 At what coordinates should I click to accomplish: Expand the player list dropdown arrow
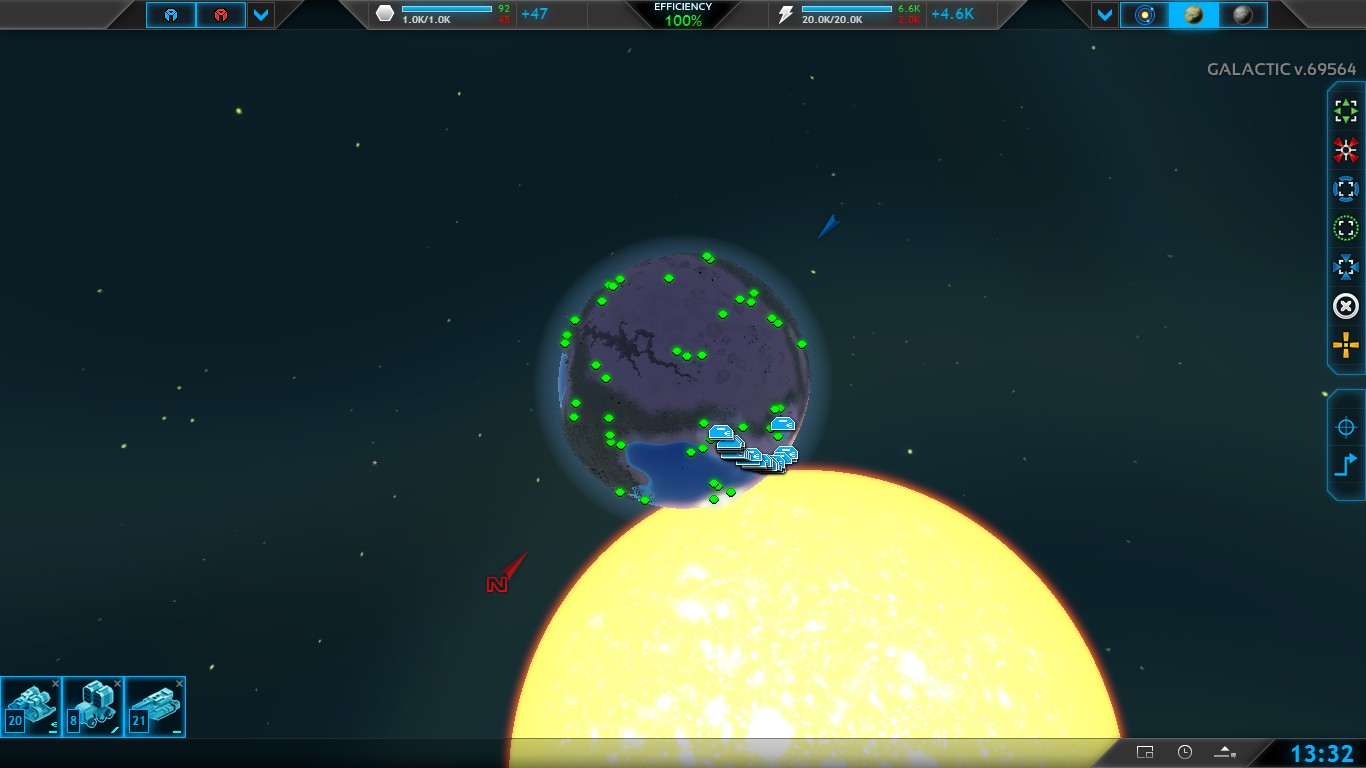pyautogui.click(x=260, y=15)
